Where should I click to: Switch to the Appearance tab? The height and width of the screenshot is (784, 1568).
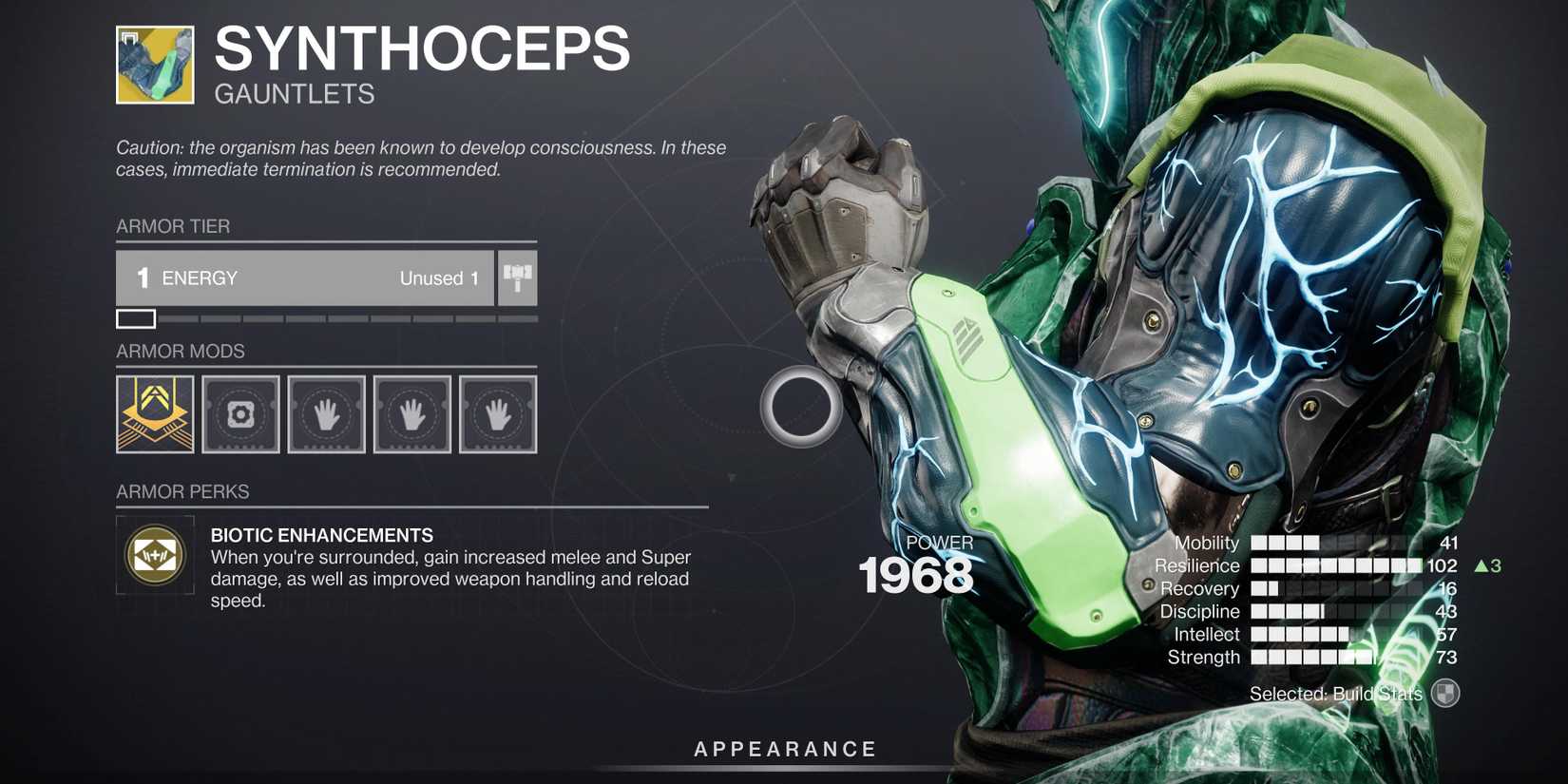(x=785, y=748)
